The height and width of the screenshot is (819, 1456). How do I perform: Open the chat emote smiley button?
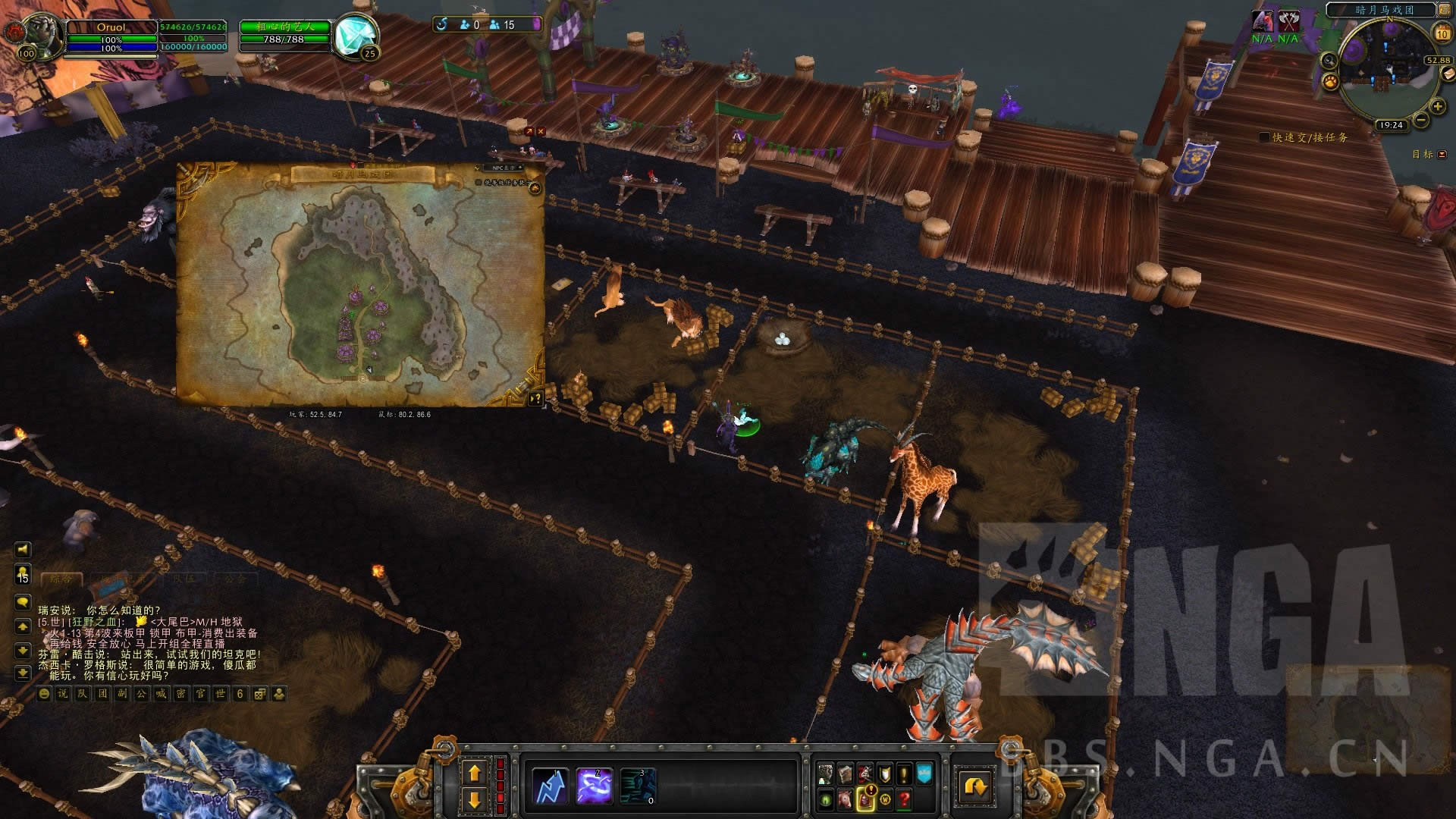point(44,694)
